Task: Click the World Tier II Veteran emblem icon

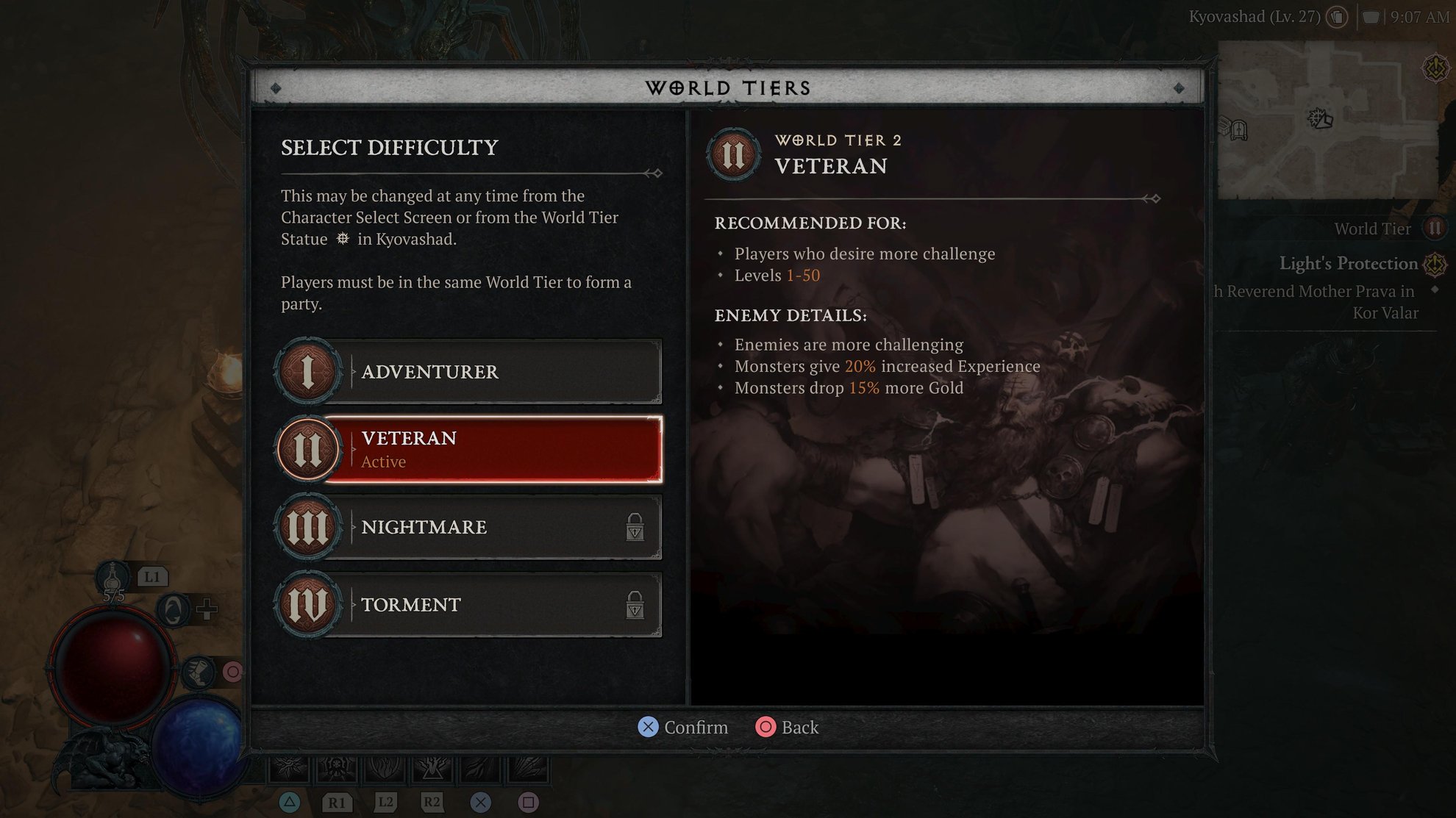Action: 308,449
